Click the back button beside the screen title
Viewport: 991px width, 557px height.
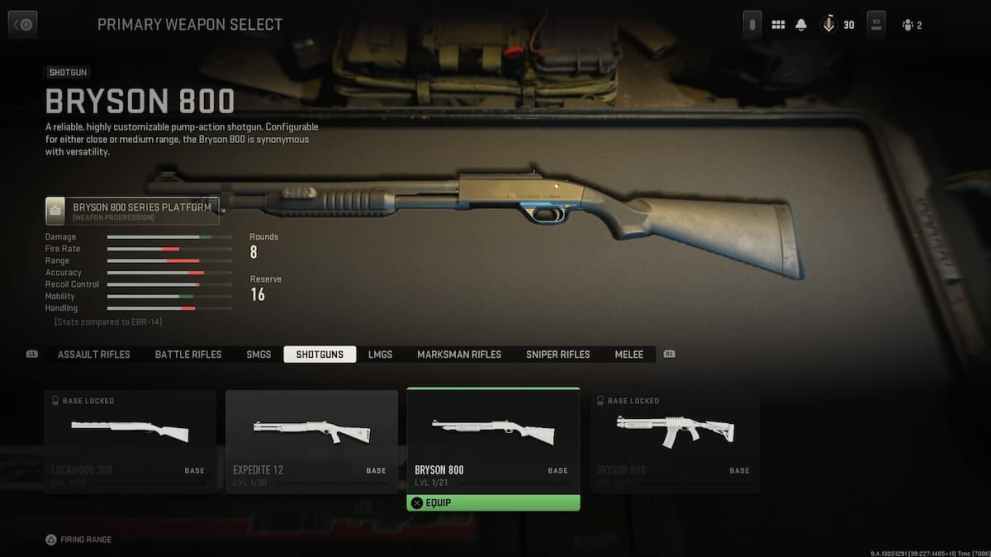[23, 25]
